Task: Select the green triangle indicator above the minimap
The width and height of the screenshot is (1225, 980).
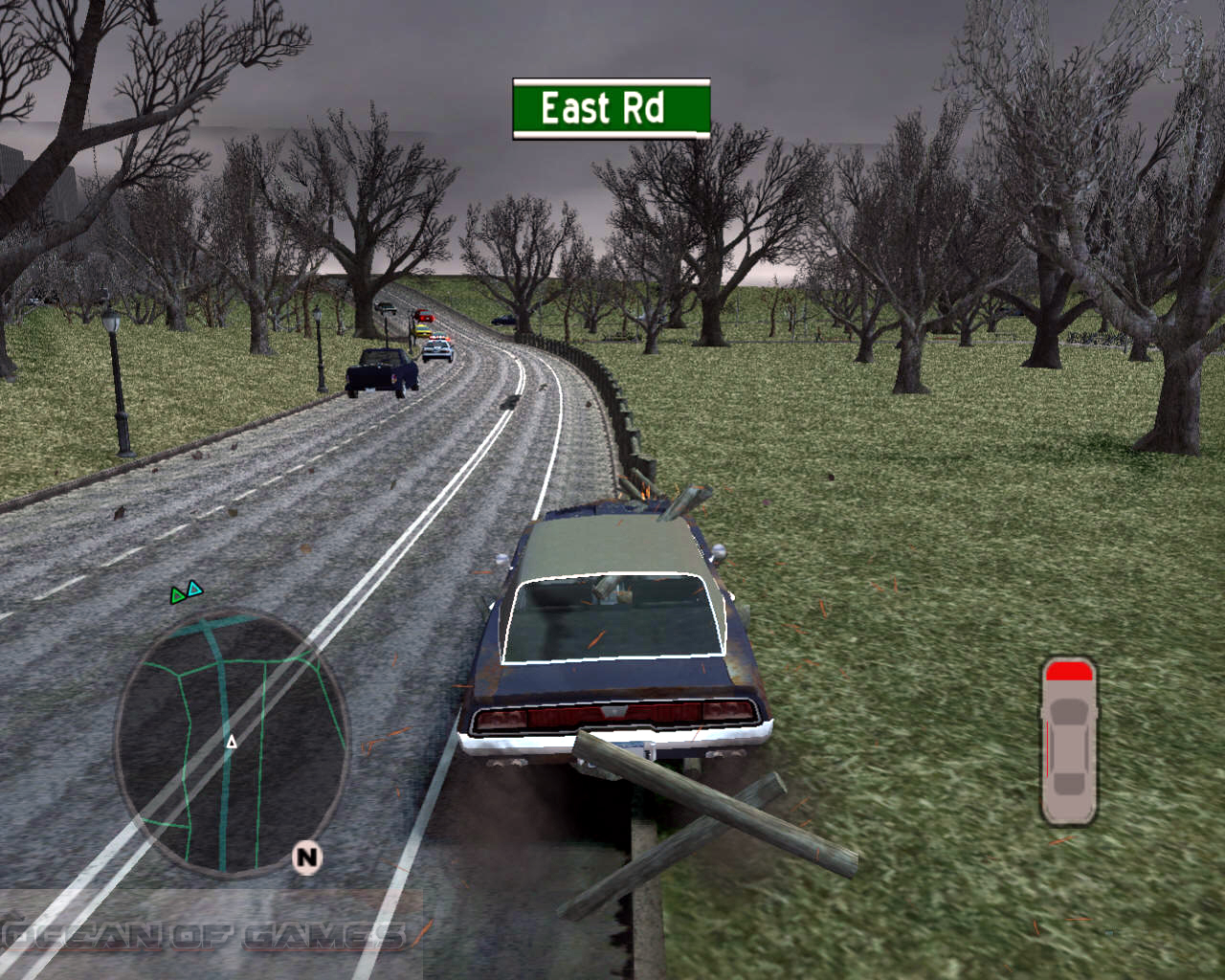Action: (178, 593)
